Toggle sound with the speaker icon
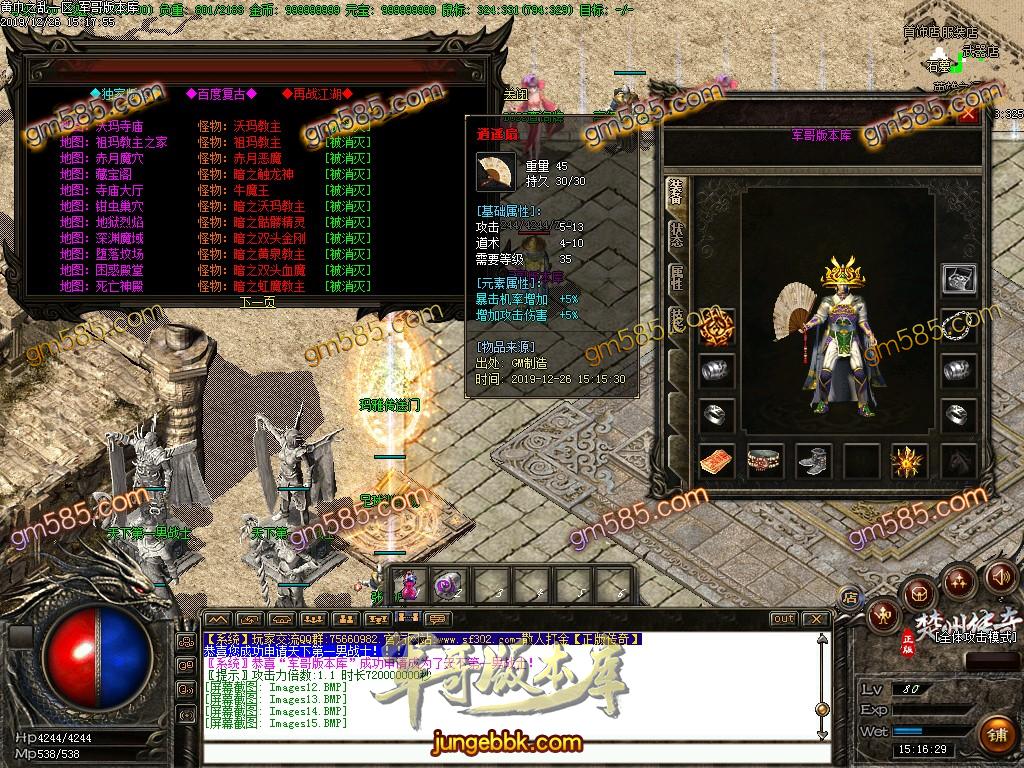The height and width of the screenshot is (768, 1024). [x=998, y=577]
